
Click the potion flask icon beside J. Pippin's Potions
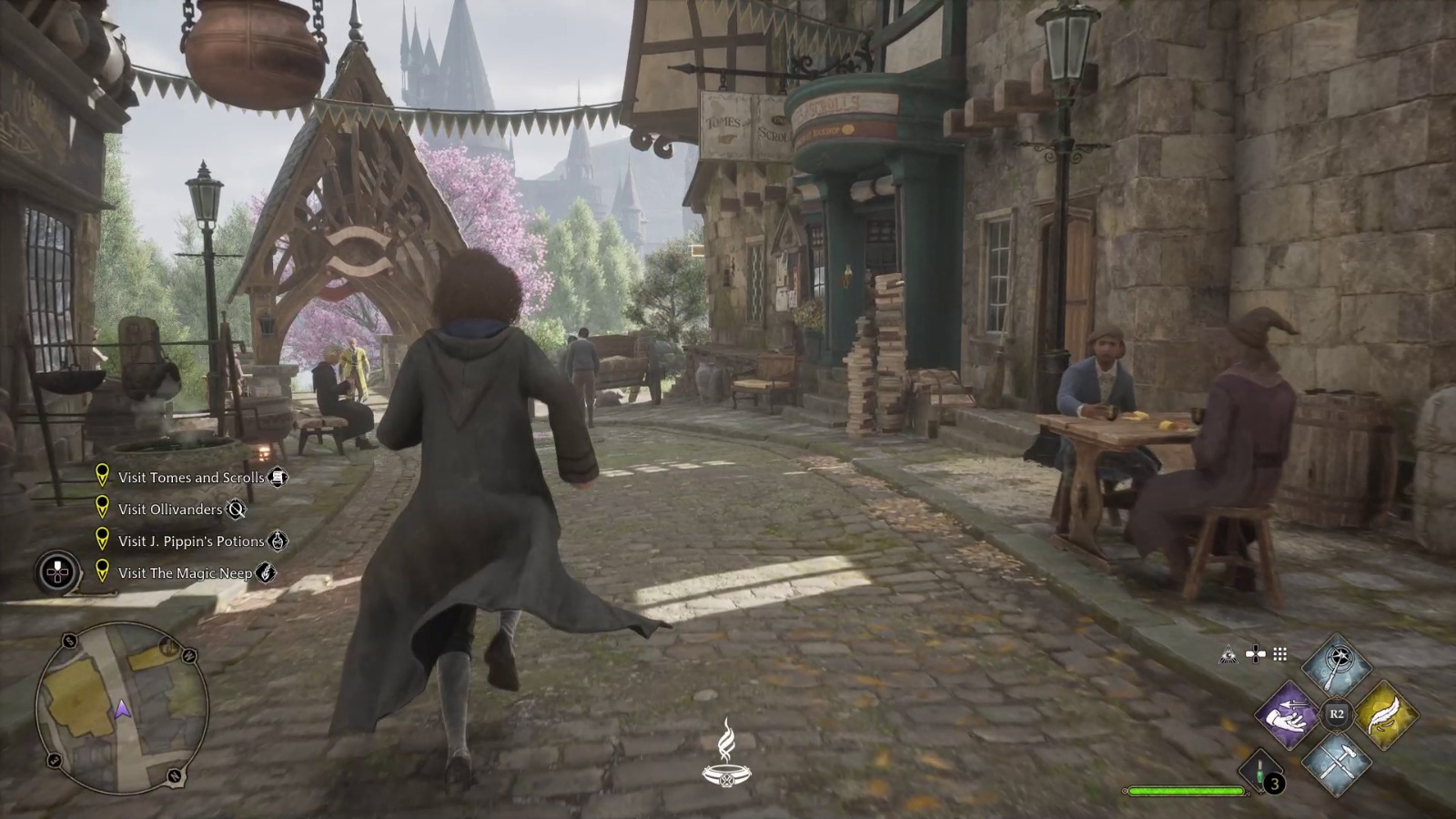pos(276,541)
